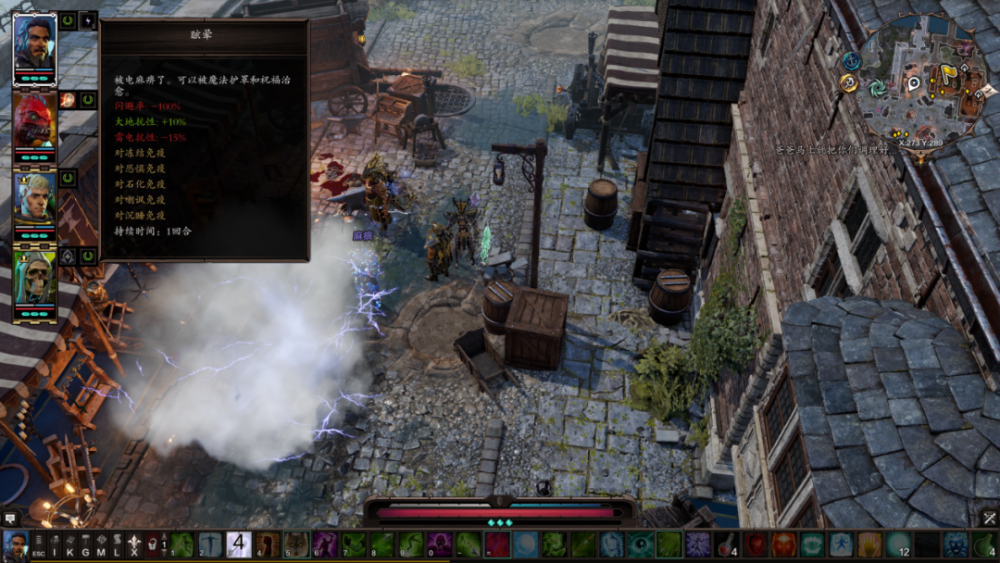Select the red lizard party member portrait
The width and height of the screenshot is (1000, 563).
tap(35, 122)
